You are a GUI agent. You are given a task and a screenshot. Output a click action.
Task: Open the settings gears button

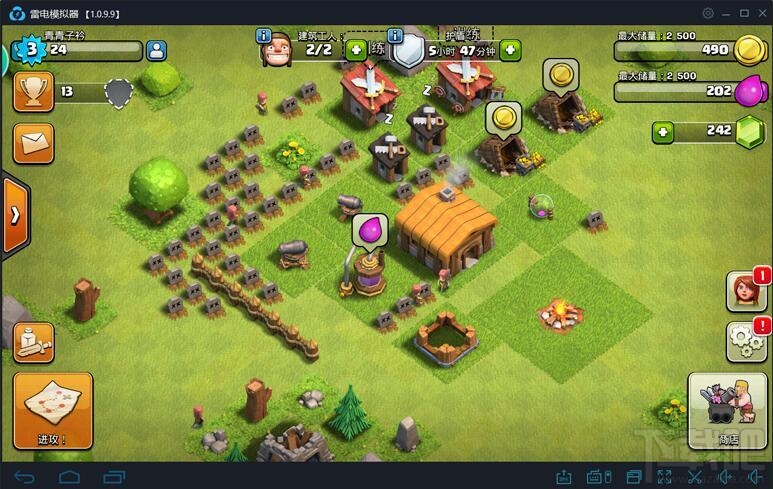tap(745, 341)
